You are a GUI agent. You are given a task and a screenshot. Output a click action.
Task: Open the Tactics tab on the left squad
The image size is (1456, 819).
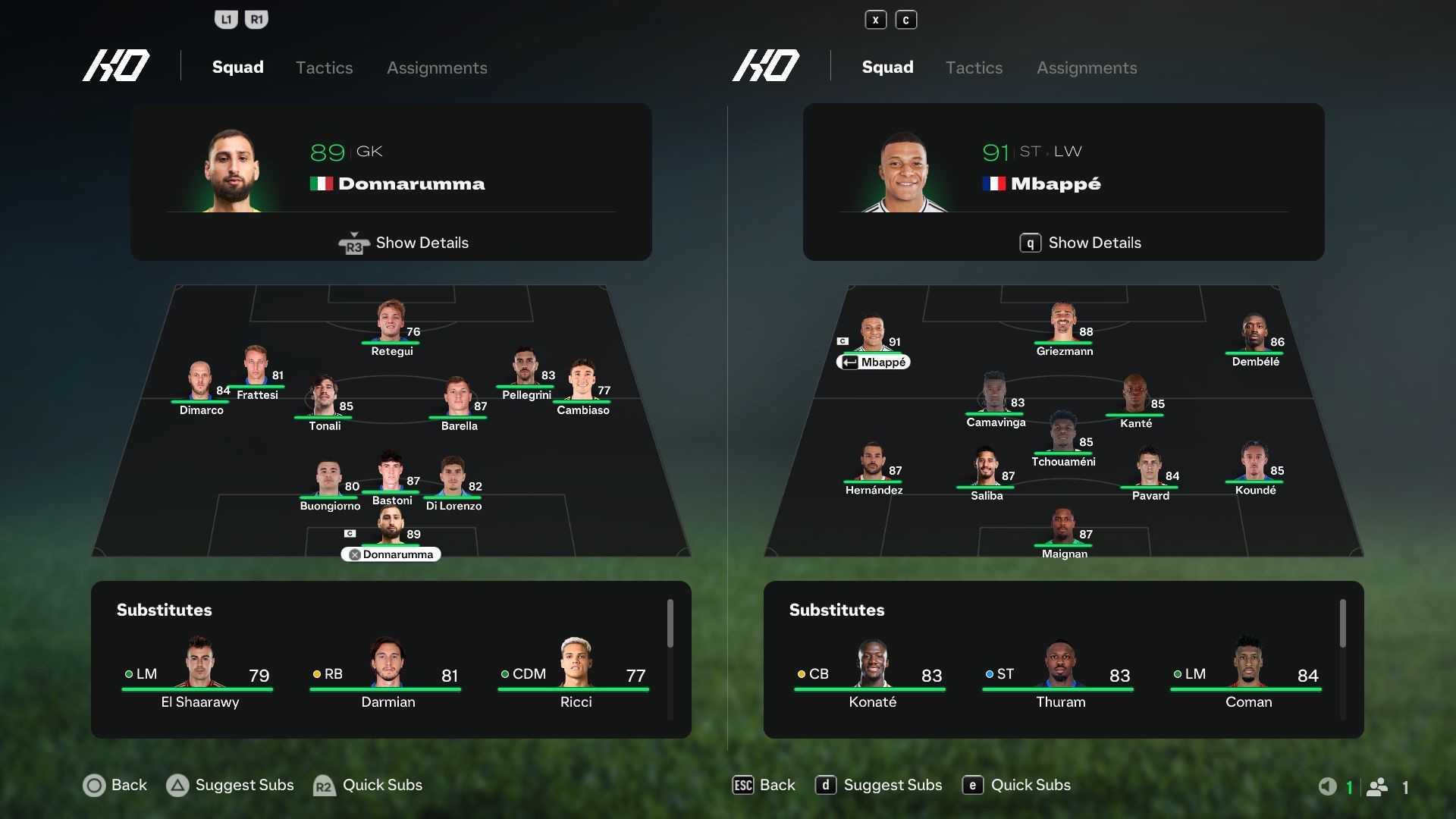[x=324, y=67]
